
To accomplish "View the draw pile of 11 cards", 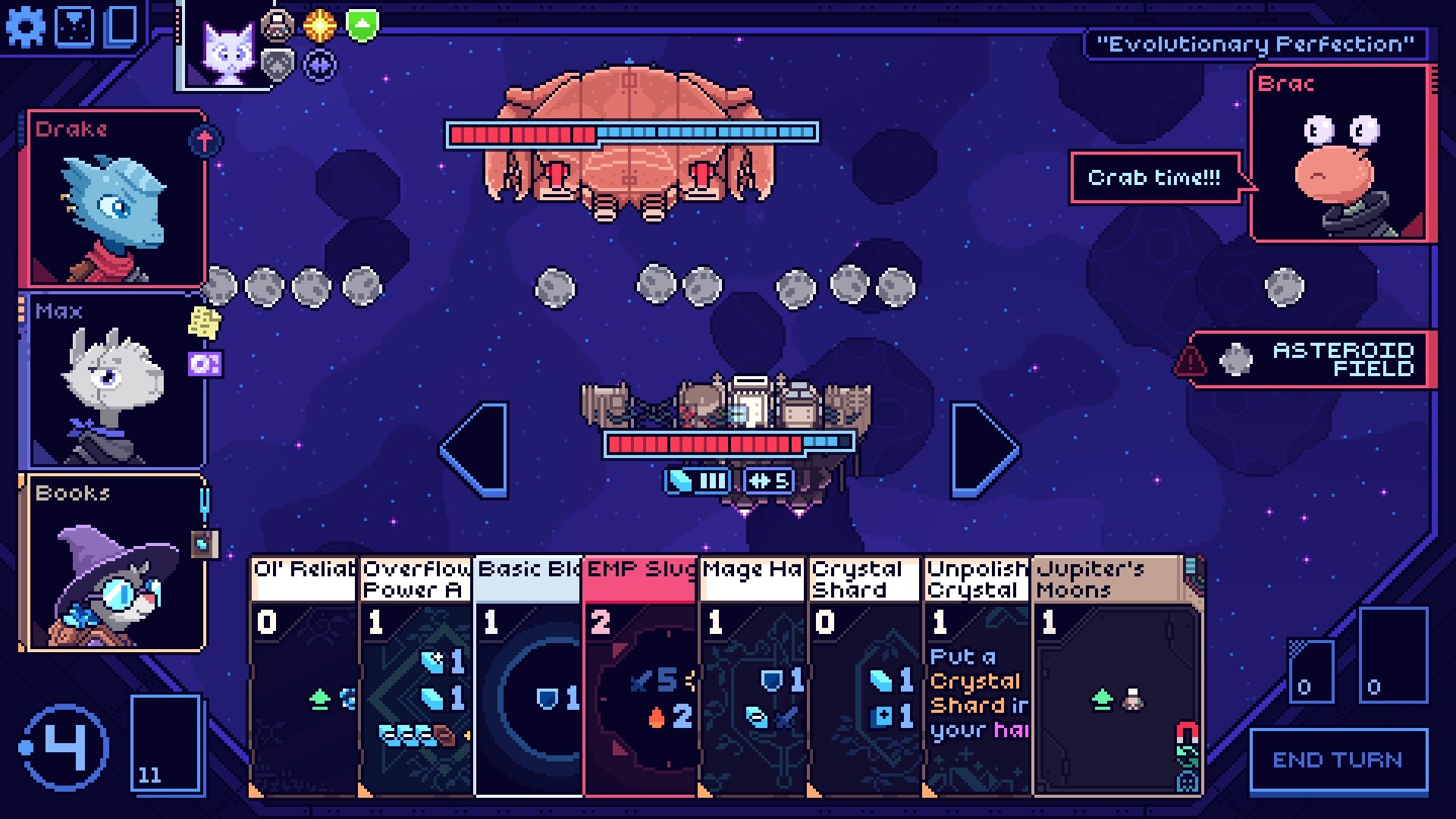I will coord(166,743).
